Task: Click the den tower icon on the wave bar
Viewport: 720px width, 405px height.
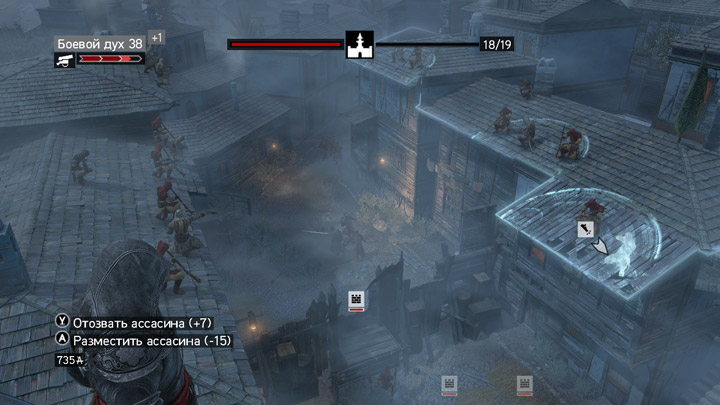Action: point(360,45)
